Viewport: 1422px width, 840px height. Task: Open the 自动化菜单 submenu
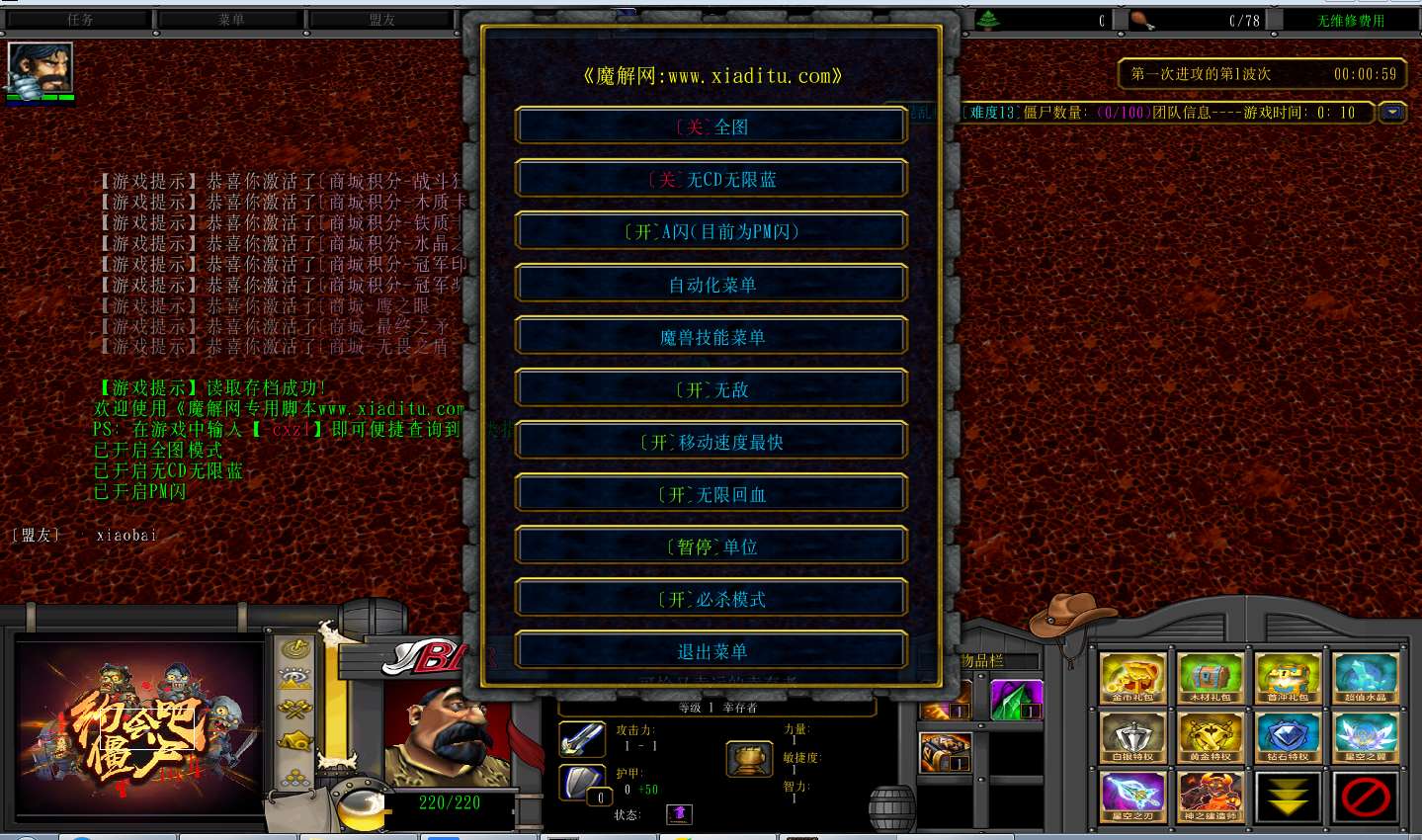[711, 285]
